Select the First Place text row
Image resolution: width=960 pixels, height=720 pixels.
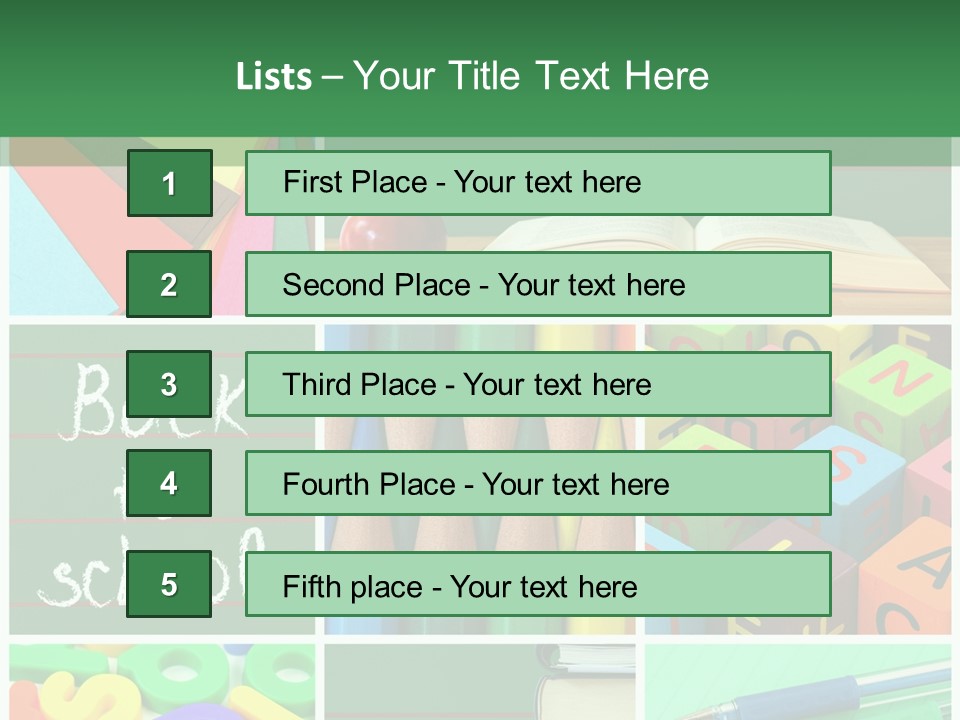pyautogui.click(x=538, y=183)
